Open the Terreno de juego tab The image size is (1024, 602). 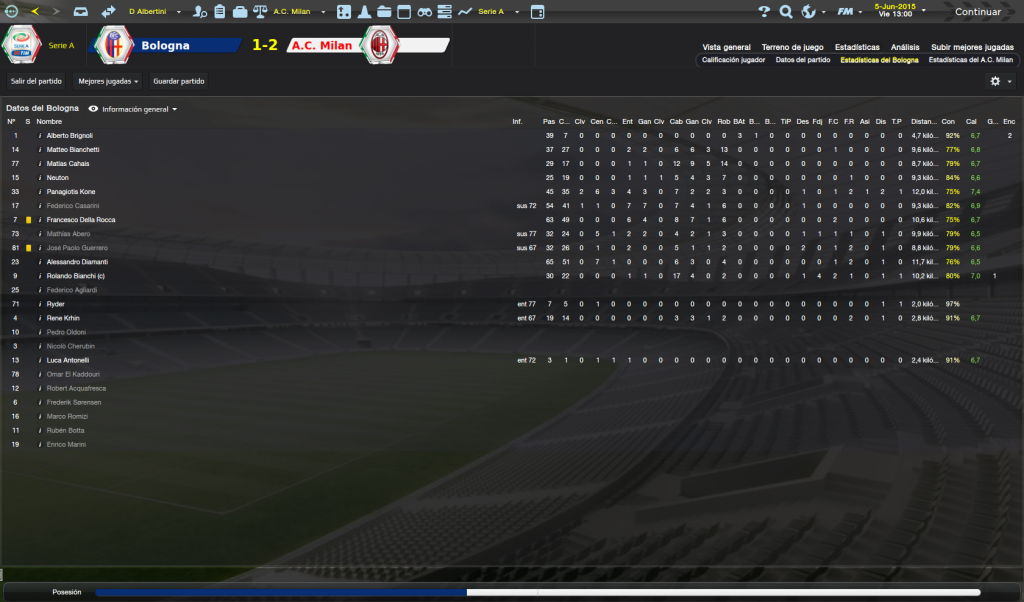[x=792, y=47]
